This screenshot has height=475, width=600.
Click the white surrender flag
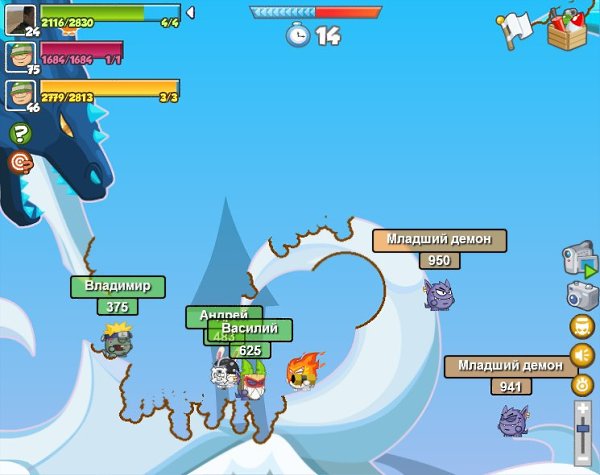pos(516,29)
